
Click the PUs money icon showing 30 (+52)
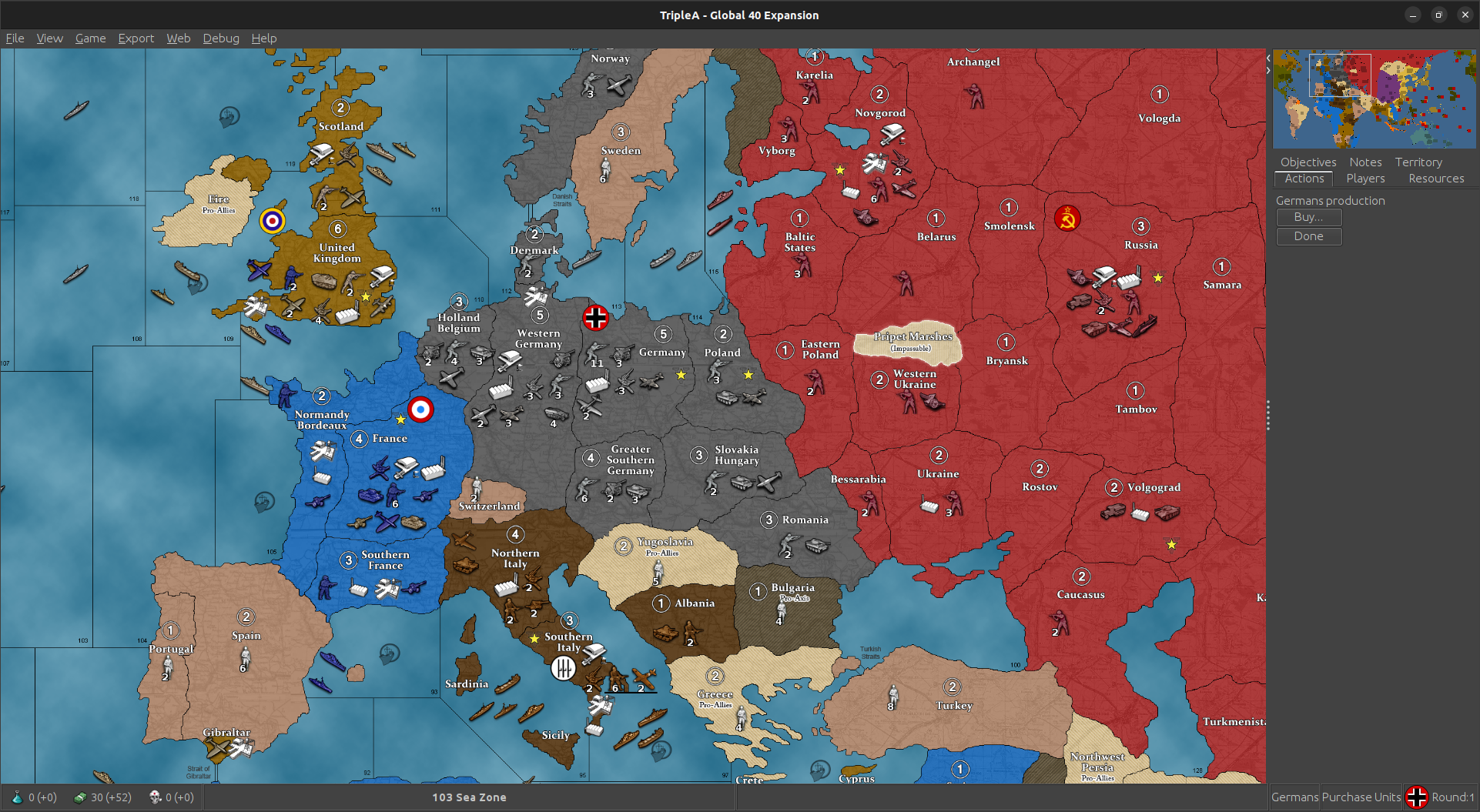click(x=81, y=797)
